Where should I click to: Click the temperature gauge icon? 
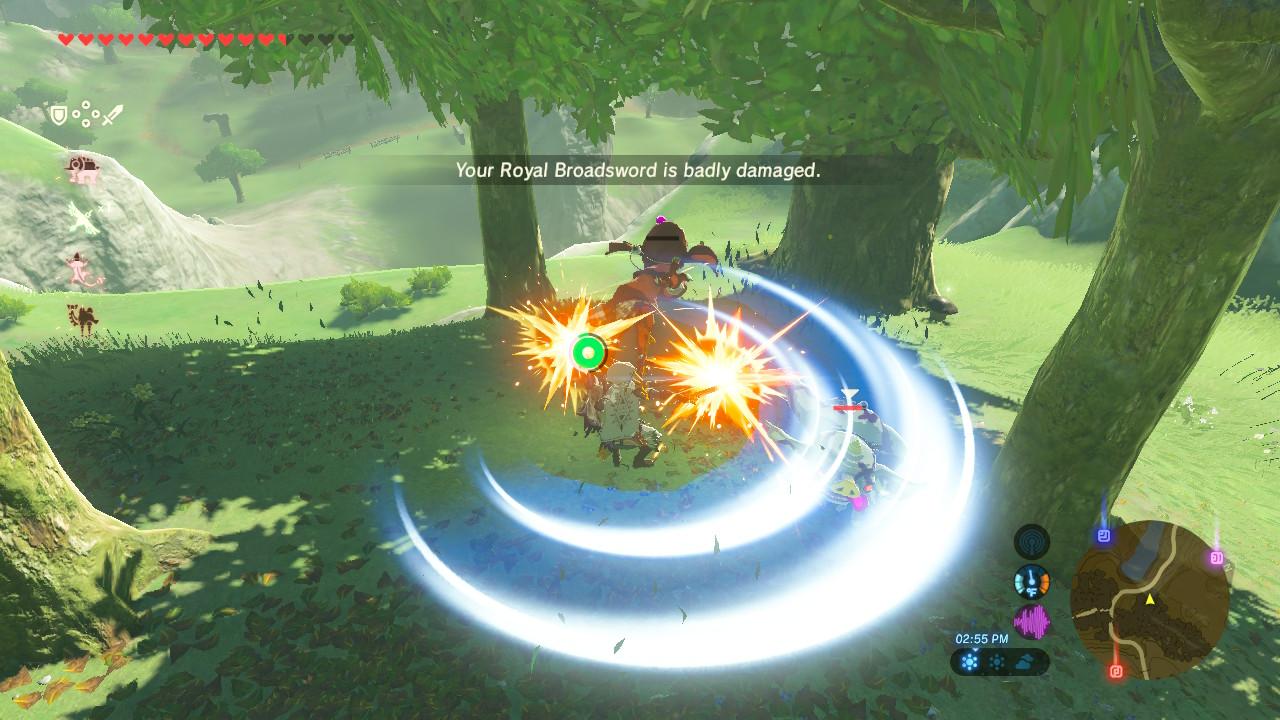[1031, 582]
